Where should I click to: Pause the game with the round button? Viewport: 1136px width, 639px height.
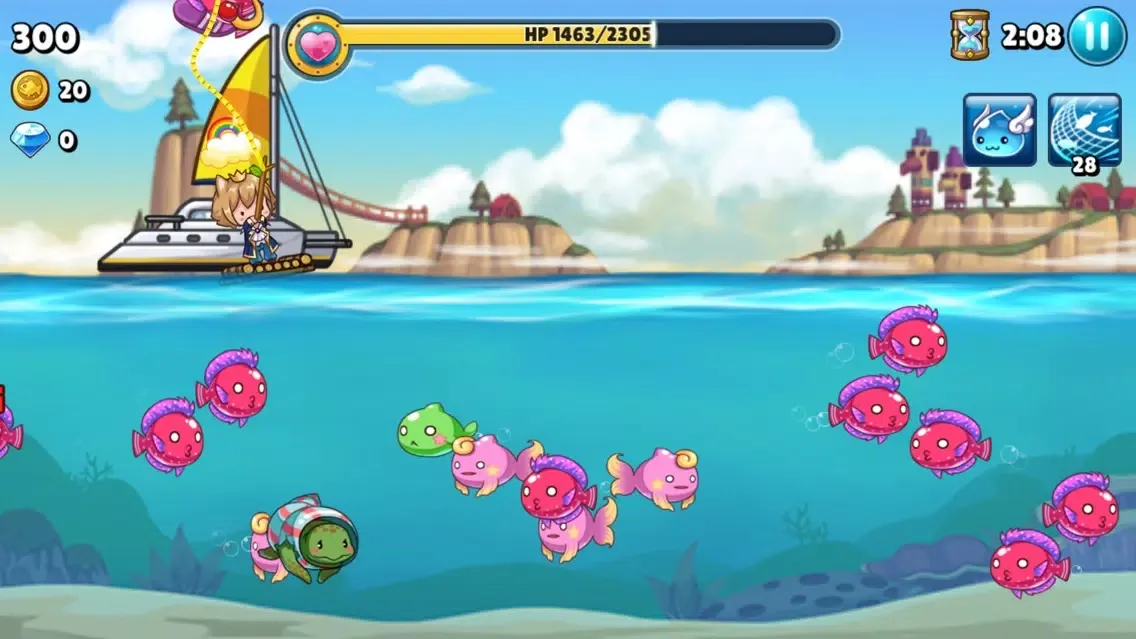point(1097,36)
